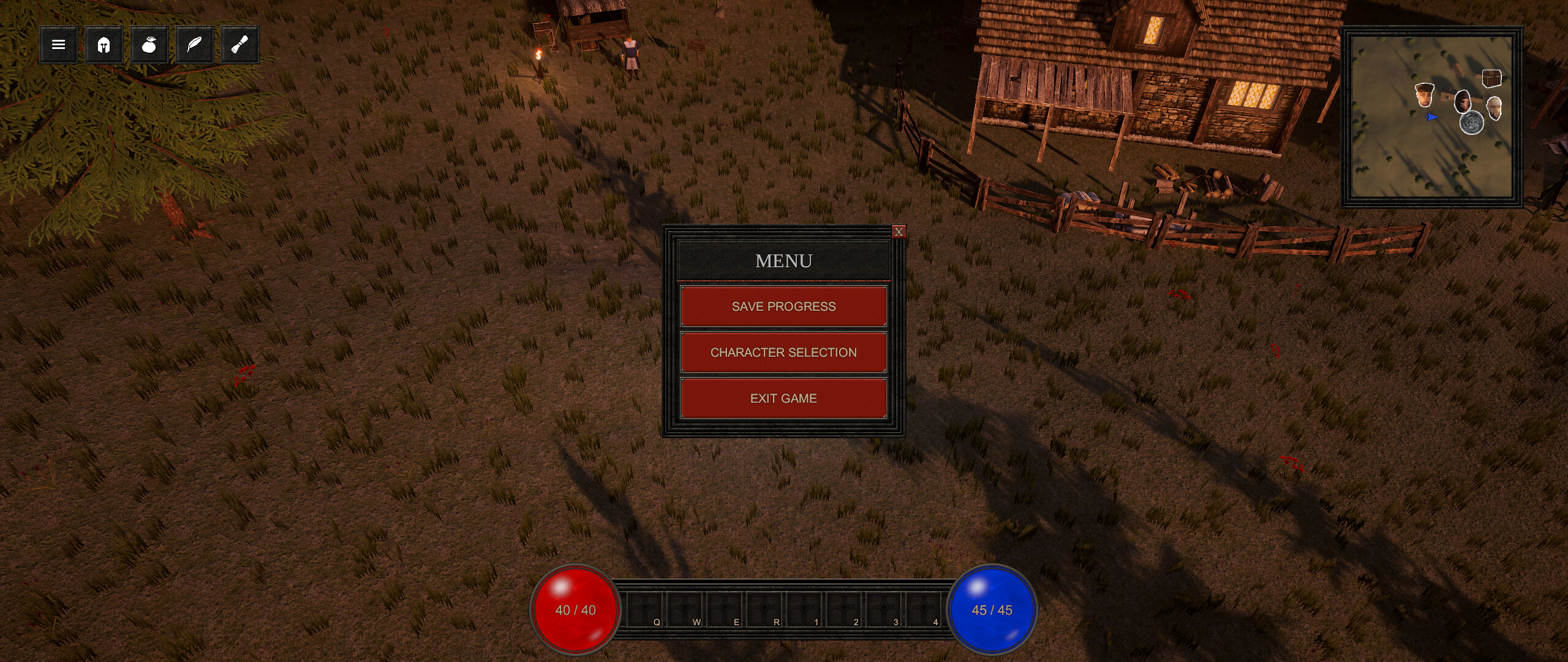Open CHARACTER SELECTION
This screenshot has height=662, width=1568.
(783, 352)
